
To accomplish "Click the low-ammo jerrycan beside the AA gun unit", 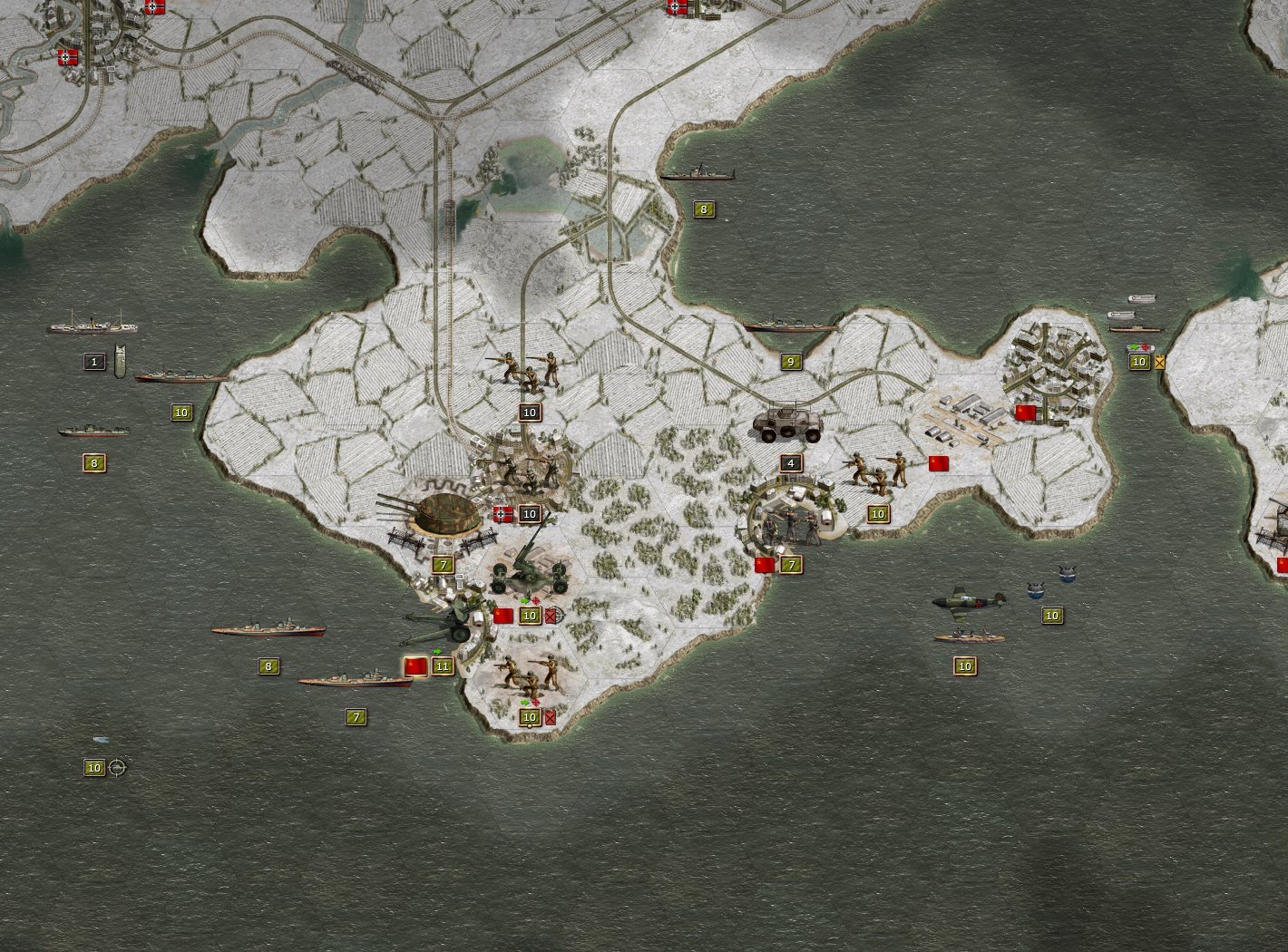I will tap(549, 615).
